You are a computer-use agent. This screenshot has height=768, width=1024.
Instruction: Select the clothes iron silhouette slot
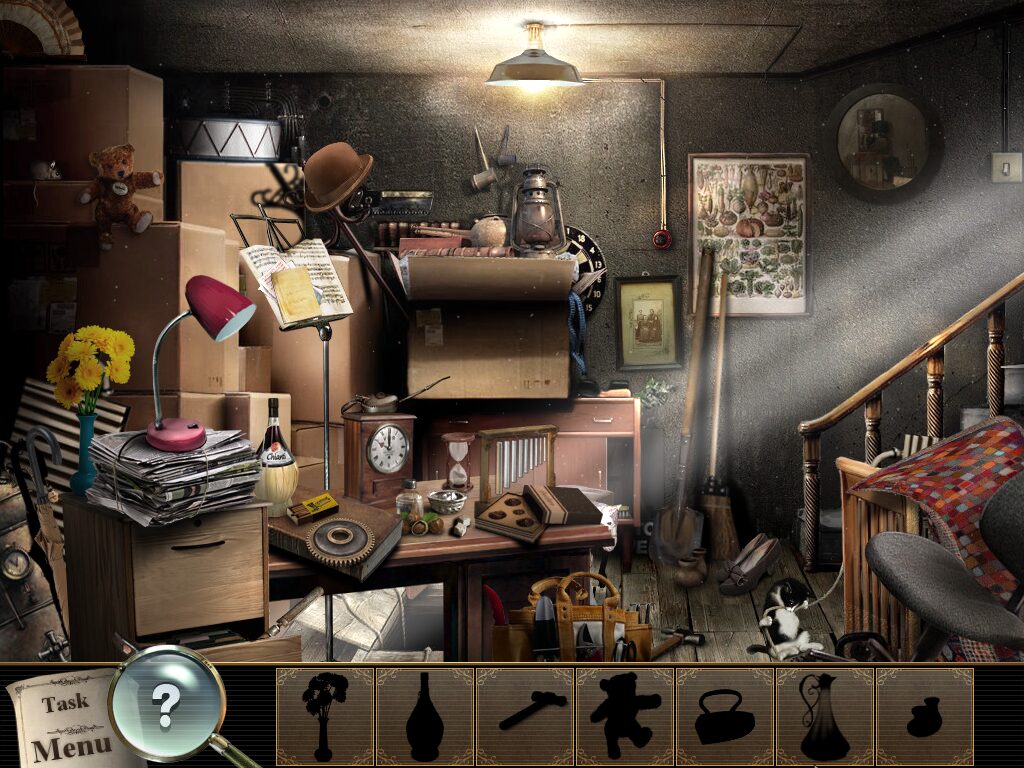(725, 716)
